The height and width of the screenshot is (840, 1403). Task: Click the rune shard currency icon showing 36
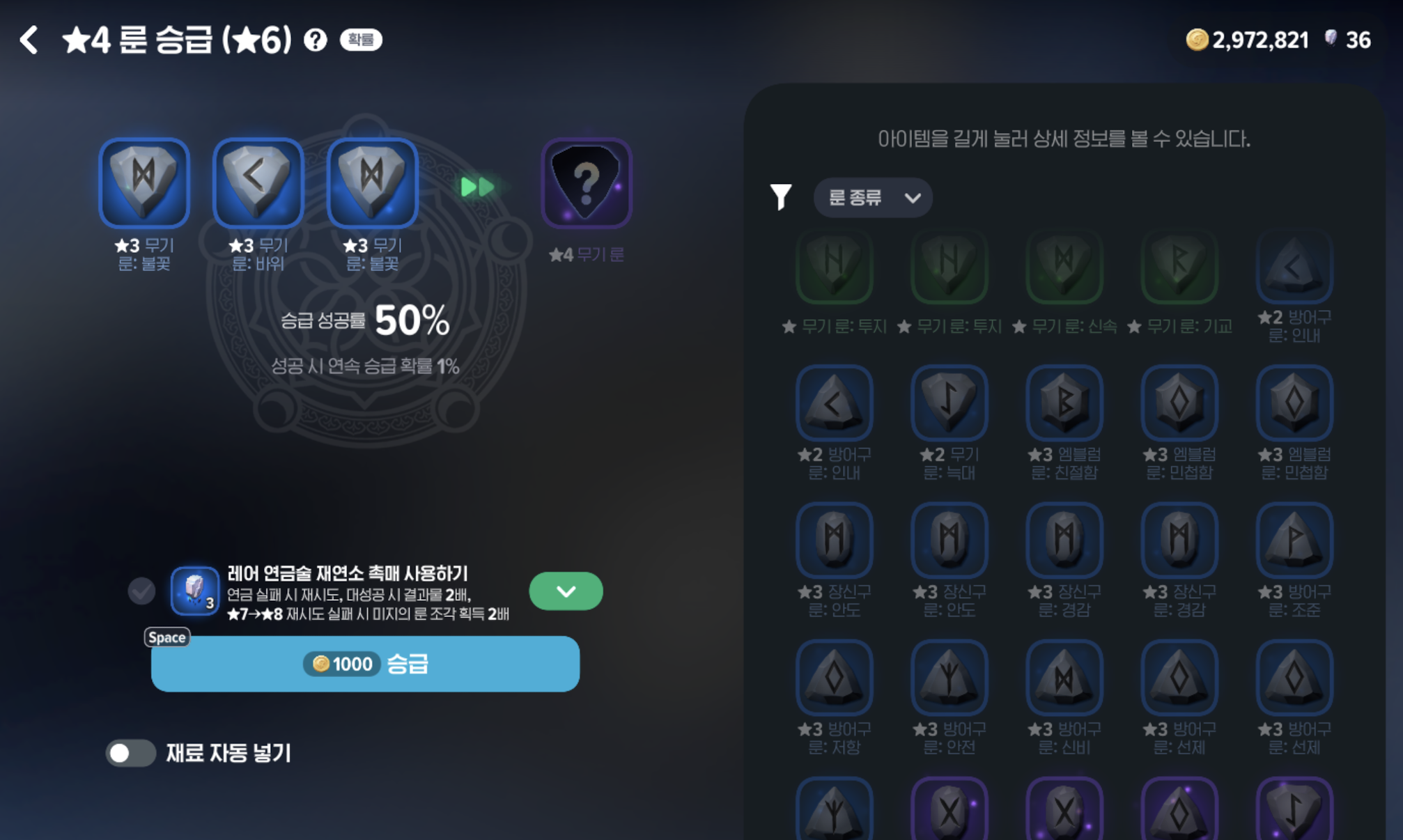(x=1331, y=40)
